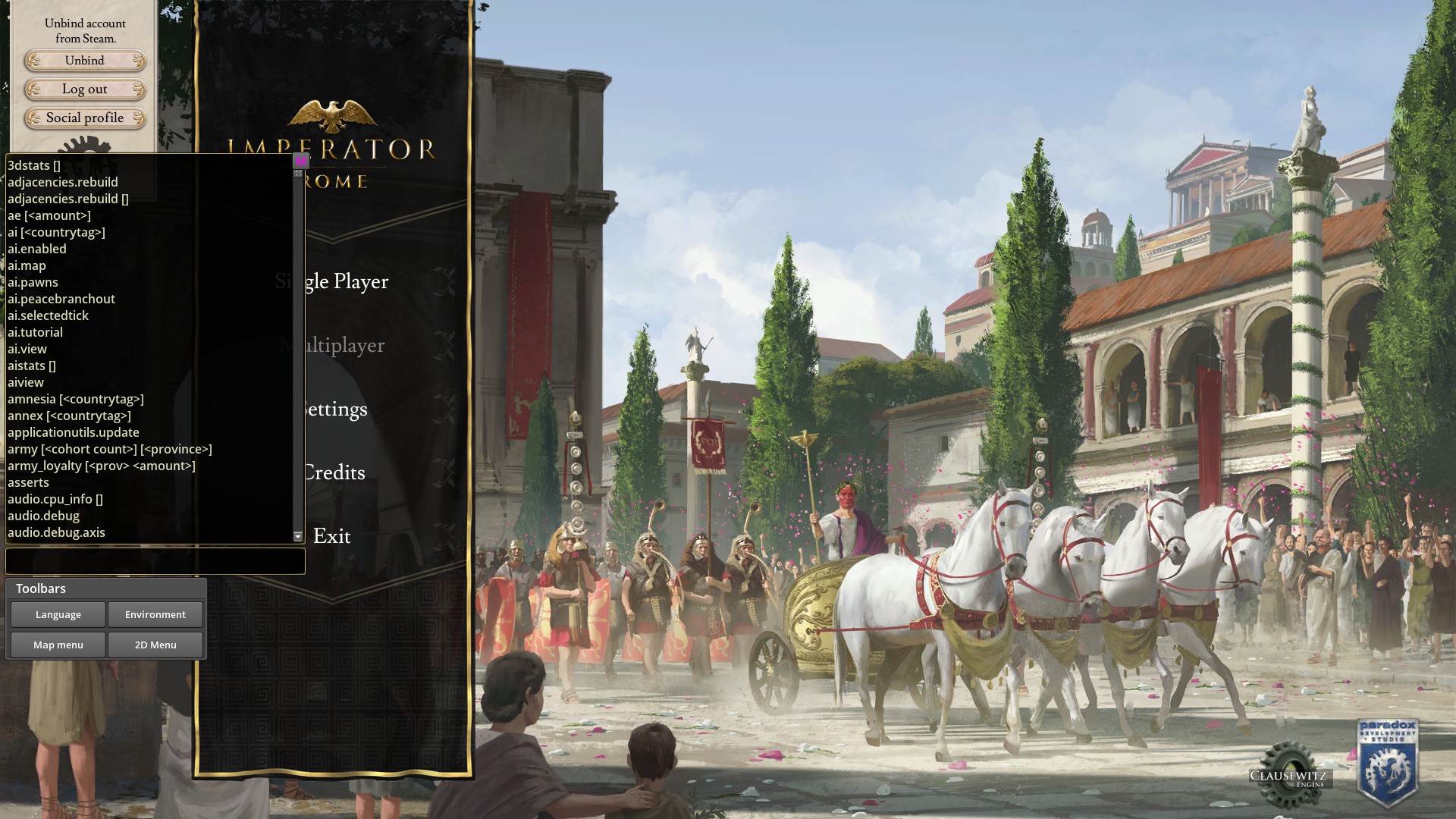
Task: Select the 3dstats console command
Action: point(34,165)
